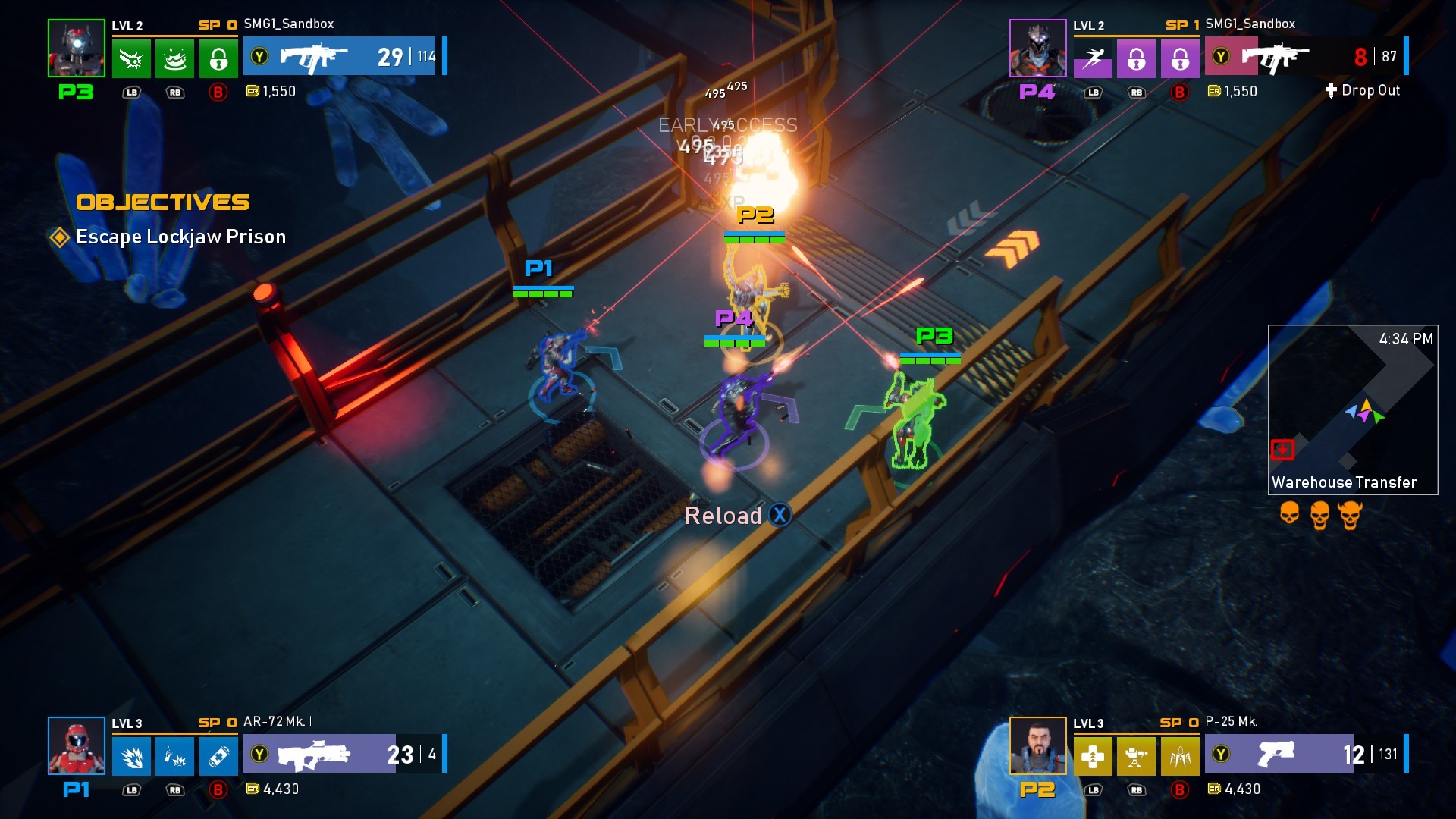Click the red marker on the minimap
Image resolution: width=1456 pixels, height=819 pixels.
click(1282, 450)
